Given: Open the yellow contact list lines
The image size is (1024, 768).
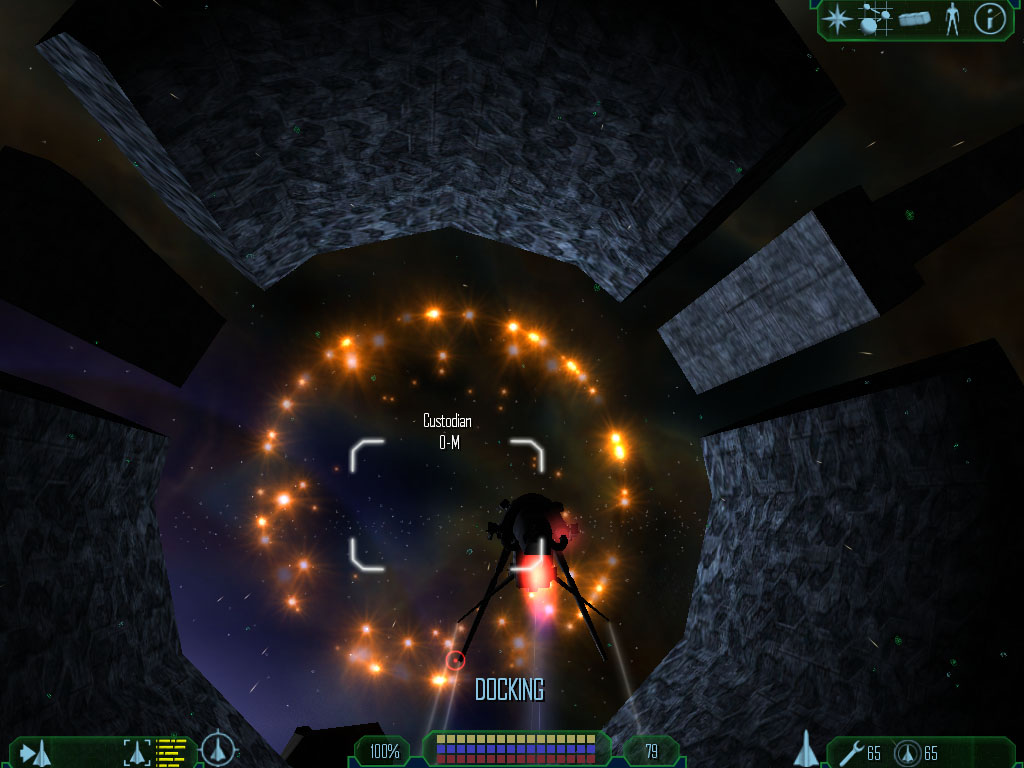Looking at the screenshot, I should (x=172, y=751).
